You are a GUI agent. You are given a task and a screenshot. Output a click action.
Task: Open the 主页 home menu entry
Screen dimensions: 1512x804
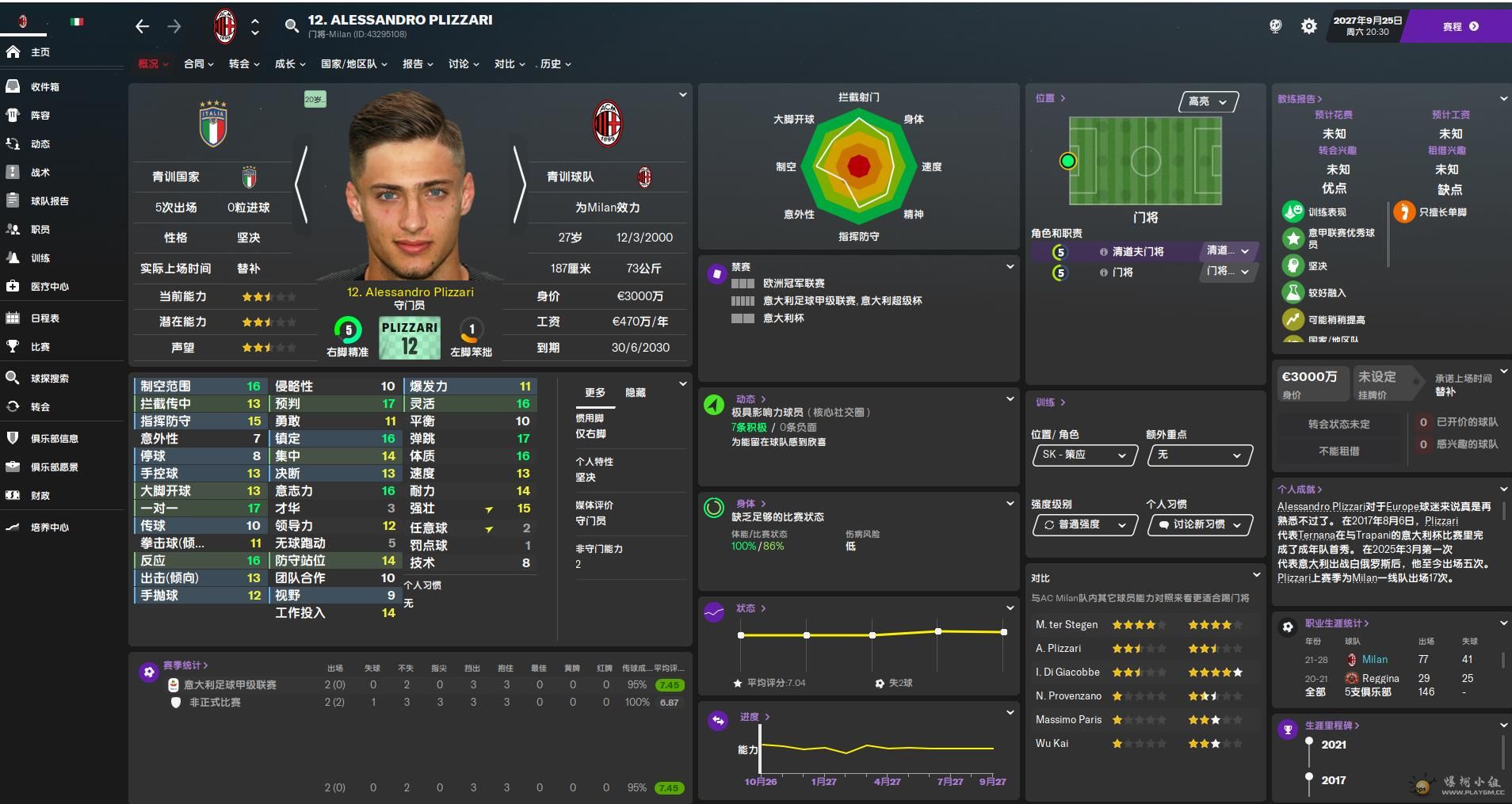tap(40, 52)
